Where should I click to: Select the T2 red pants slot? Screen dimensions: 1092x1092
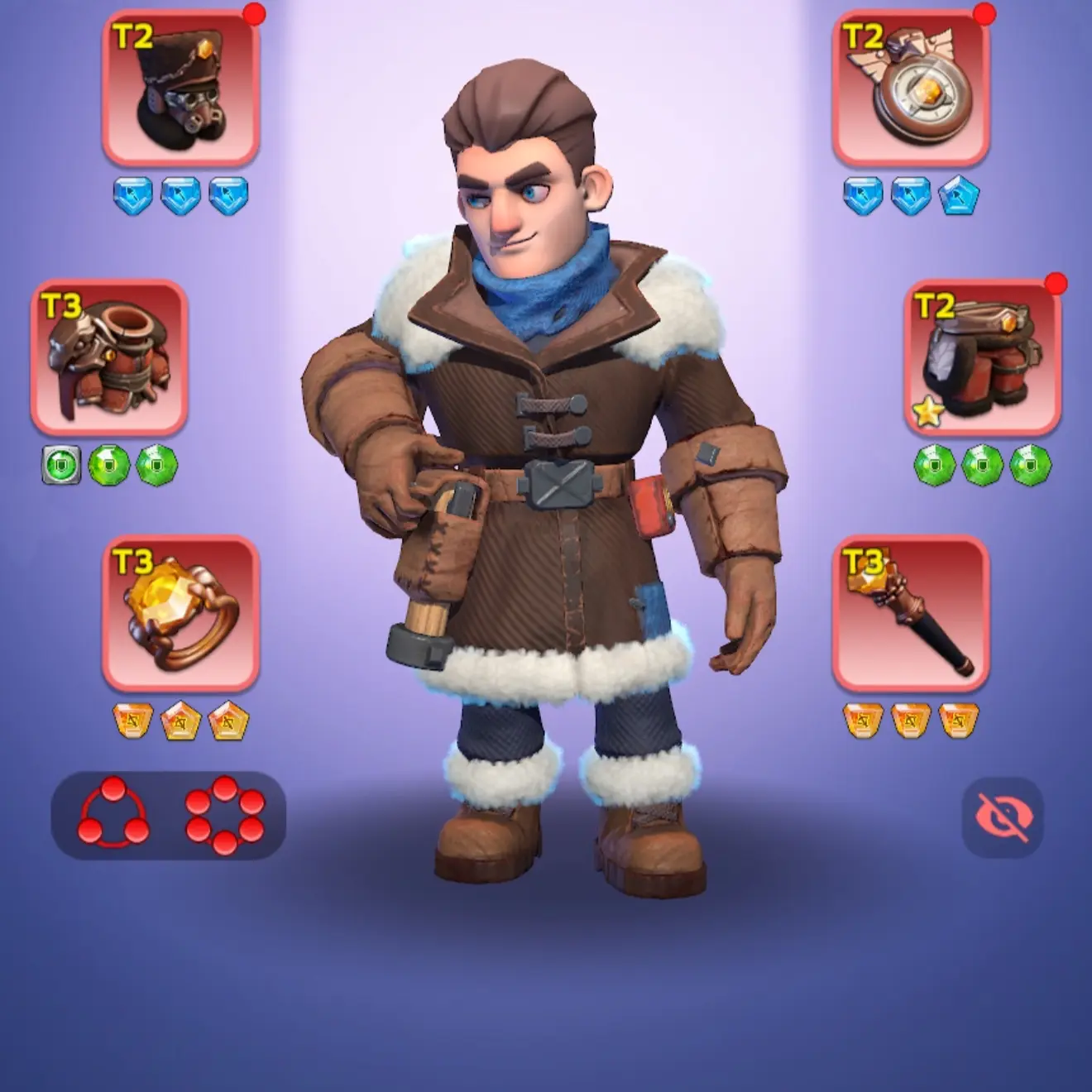click(982, 357)
